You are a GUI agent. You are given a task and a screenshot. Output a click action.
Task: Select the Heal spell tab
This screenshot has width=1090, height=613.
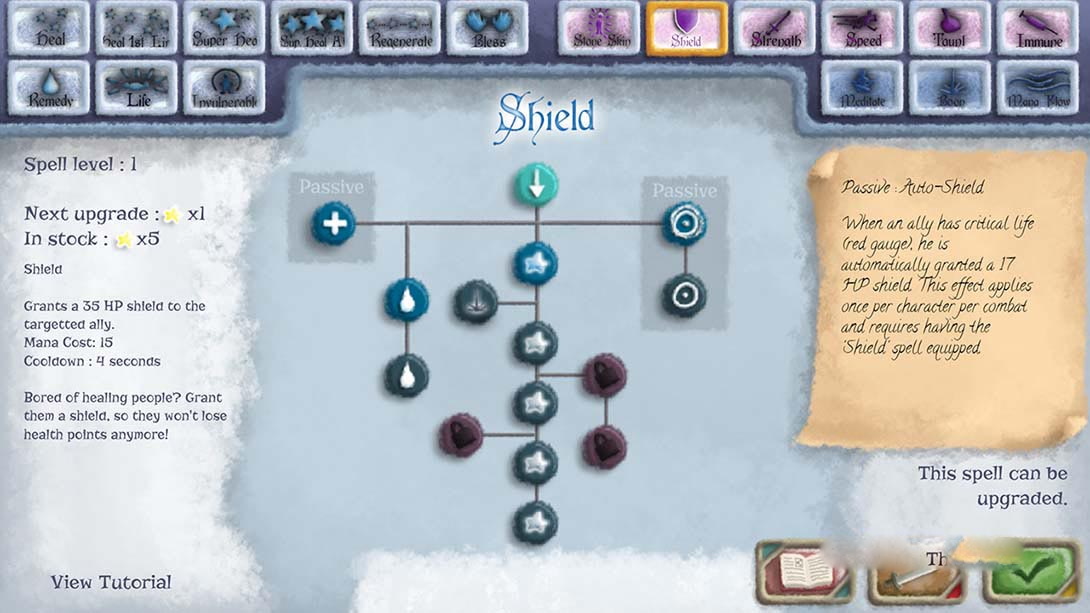(49, 28)
